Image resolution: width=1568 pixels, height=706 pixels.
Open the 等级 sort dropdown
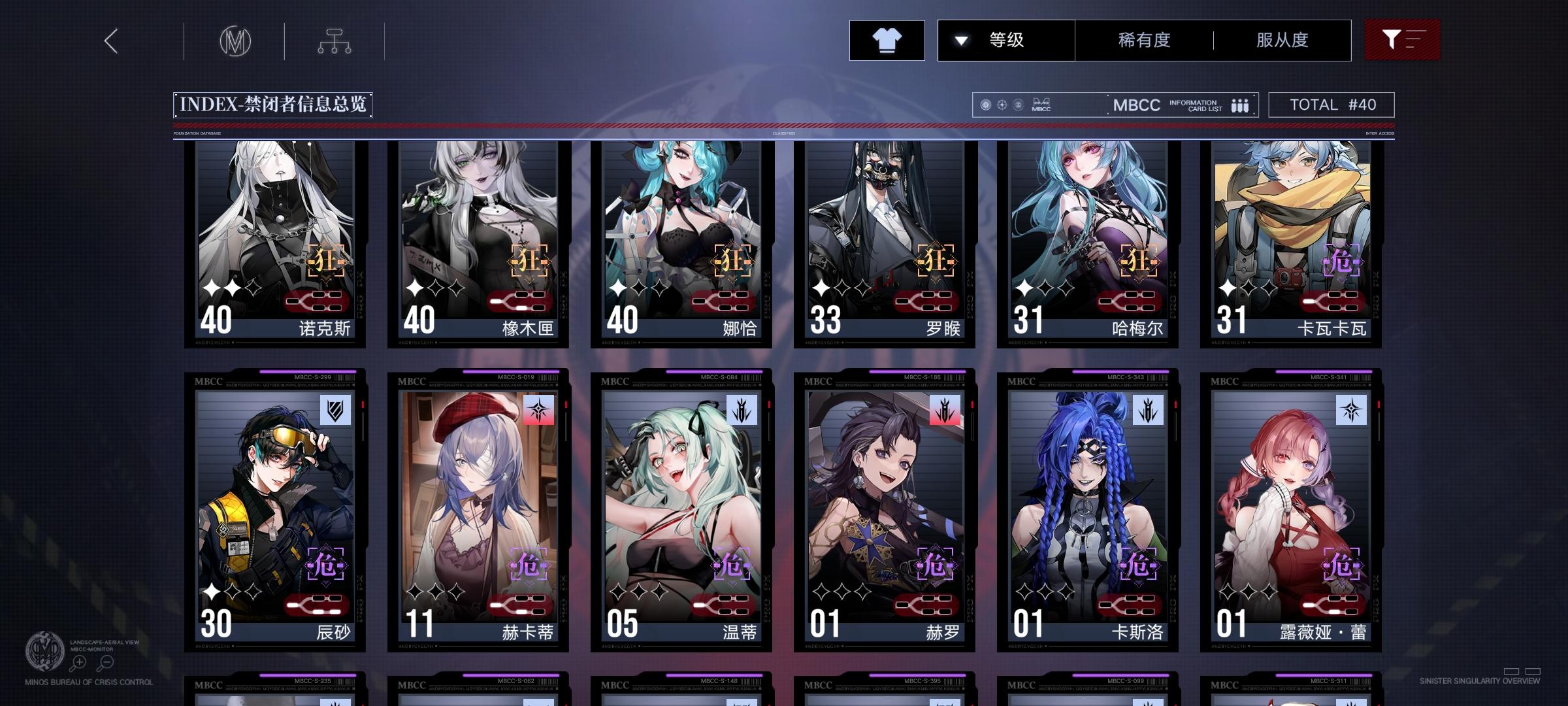[x=1007, y=40]
